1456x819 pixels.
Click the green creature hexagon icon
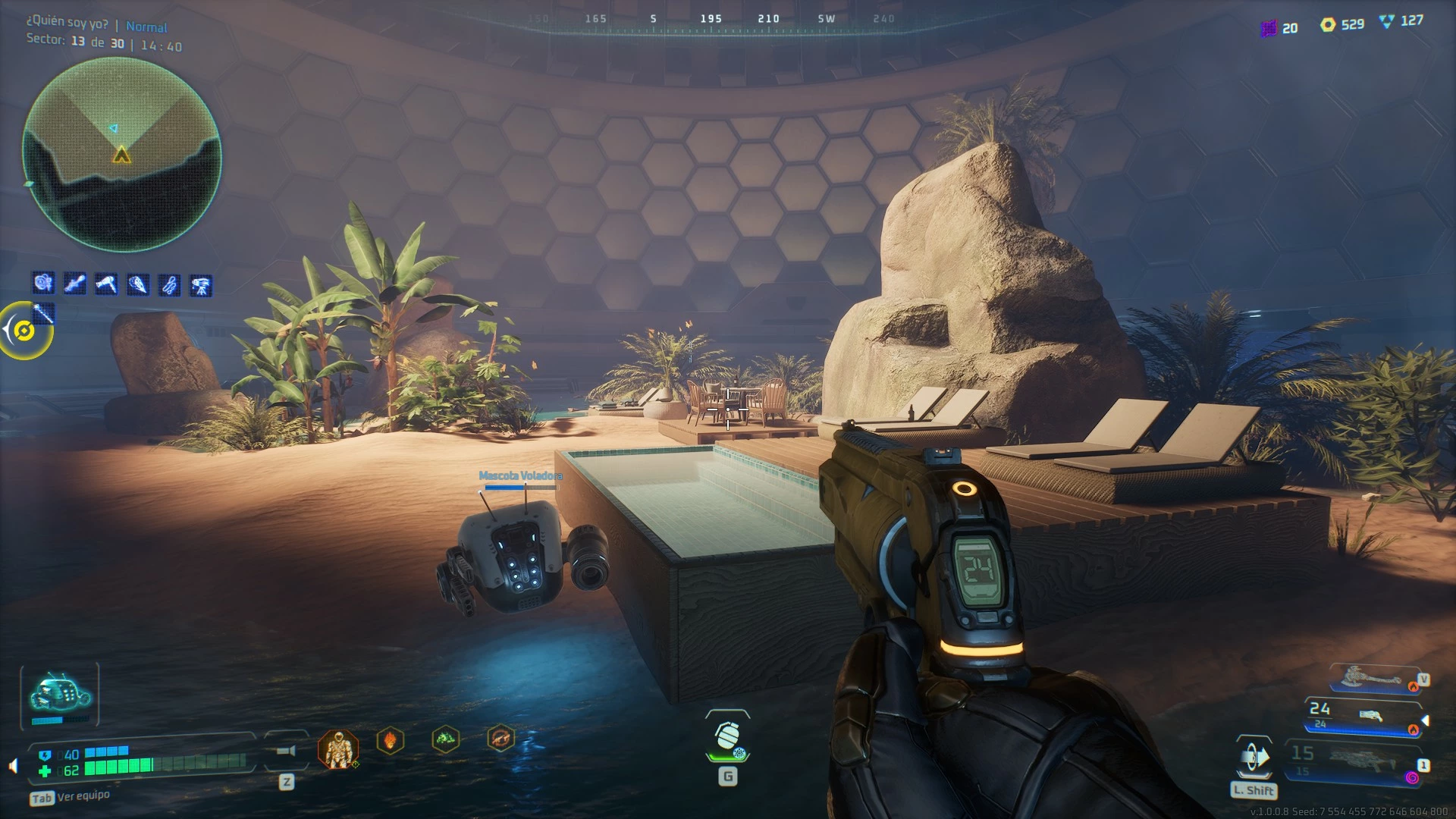tap(446, 739)
